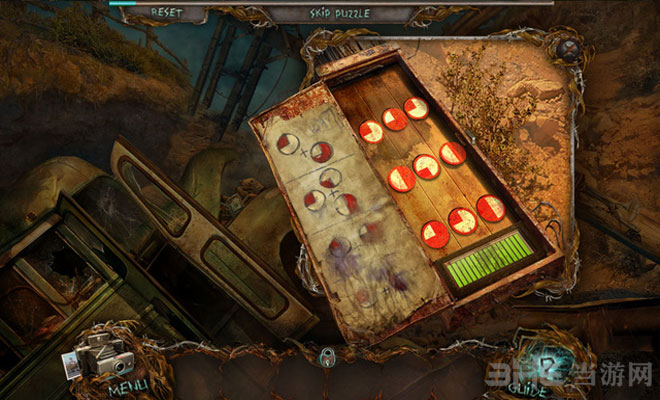Open the Guide hint button

coord(540,360)
